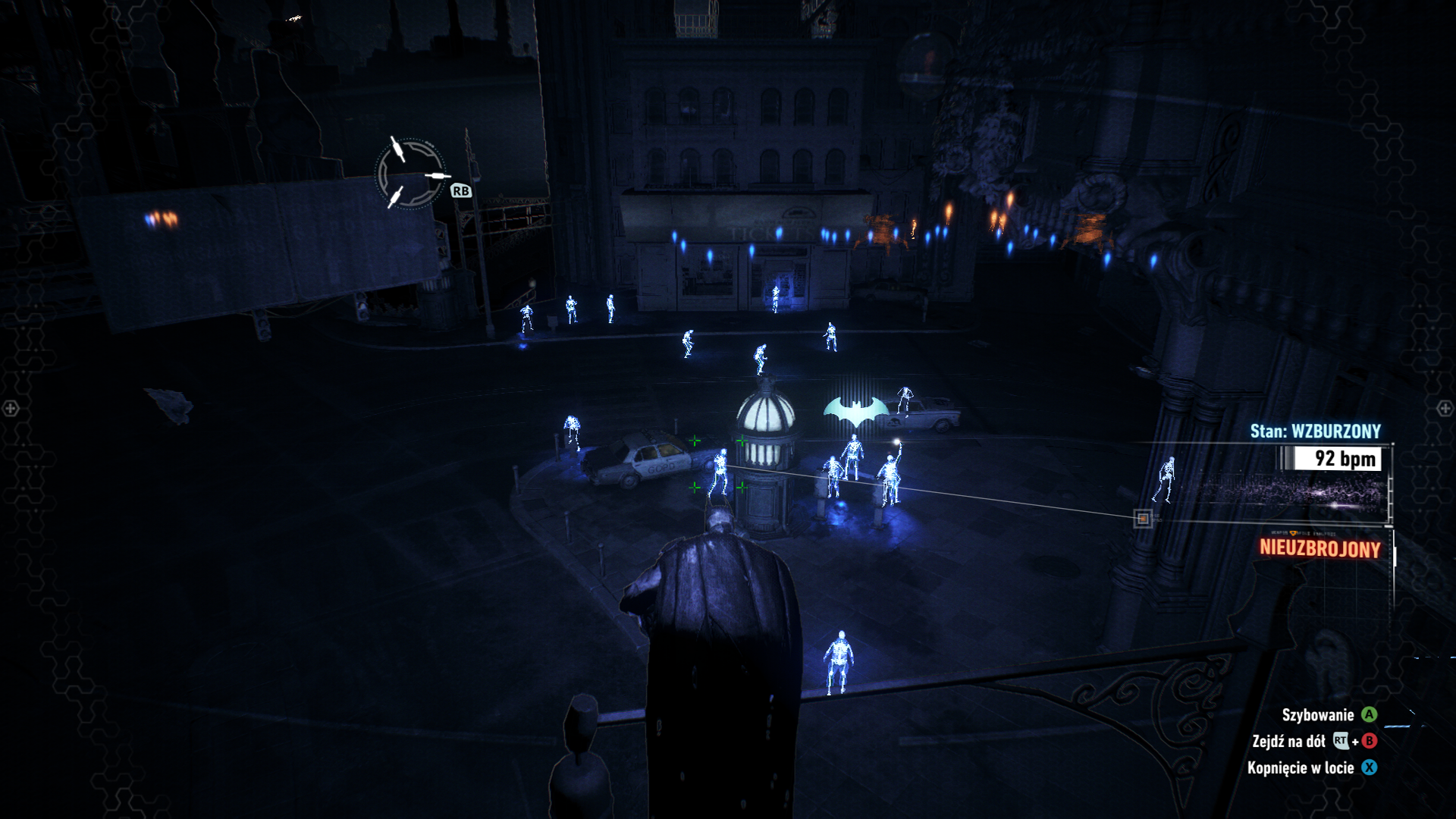Select the bat-symbol objective waypoint marker
This screenshot has height=819, width=1456.
pyautogui.click(x=856, y=410)
